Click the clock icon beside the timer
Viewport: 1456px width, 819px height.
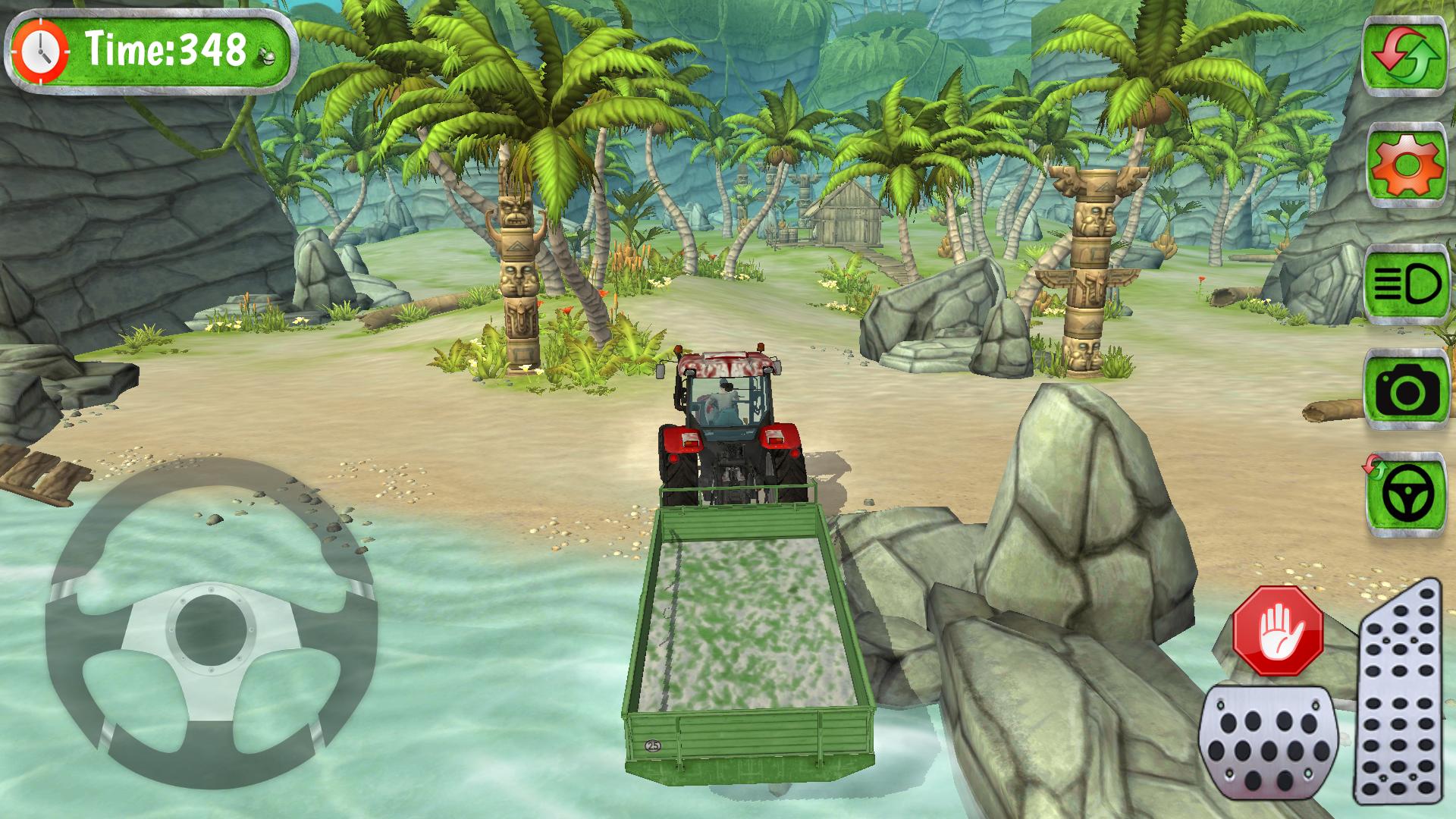42,49
